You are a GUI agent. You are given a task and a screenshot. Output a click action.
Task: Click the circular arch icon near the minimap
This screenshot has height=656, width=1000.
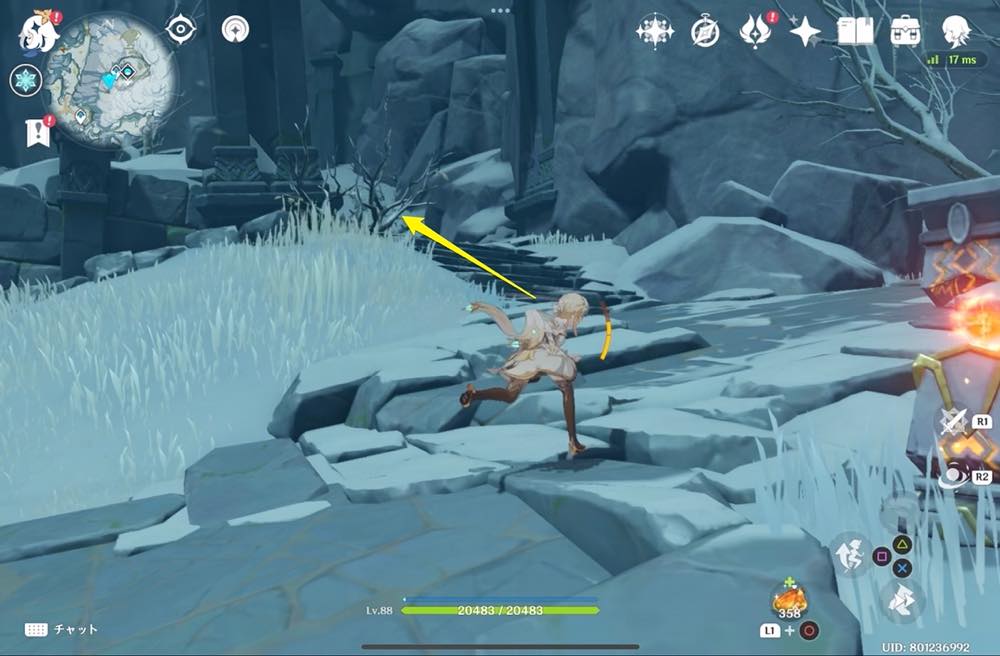coord(235,30)
